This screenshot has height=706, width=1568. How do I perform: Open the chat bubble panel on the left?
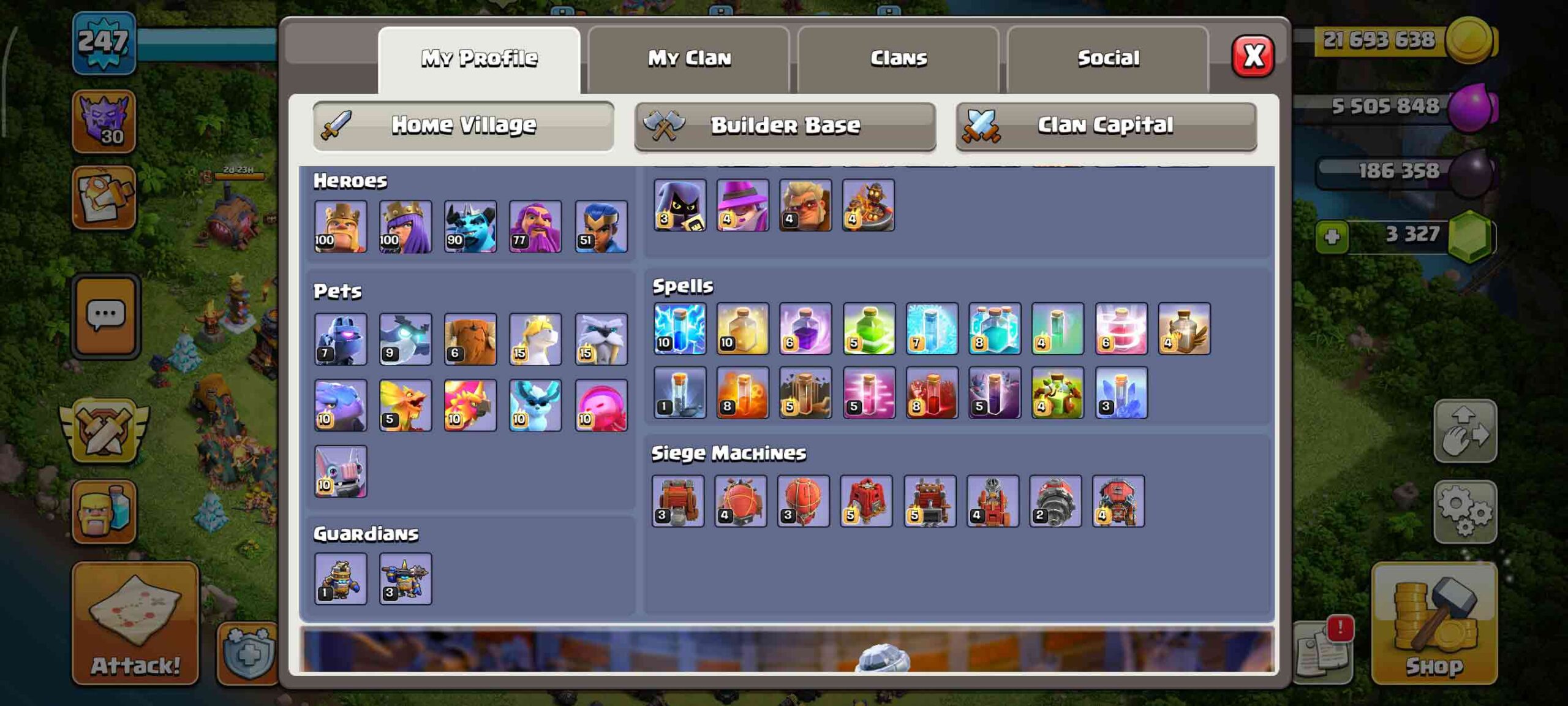coord(108,314)
